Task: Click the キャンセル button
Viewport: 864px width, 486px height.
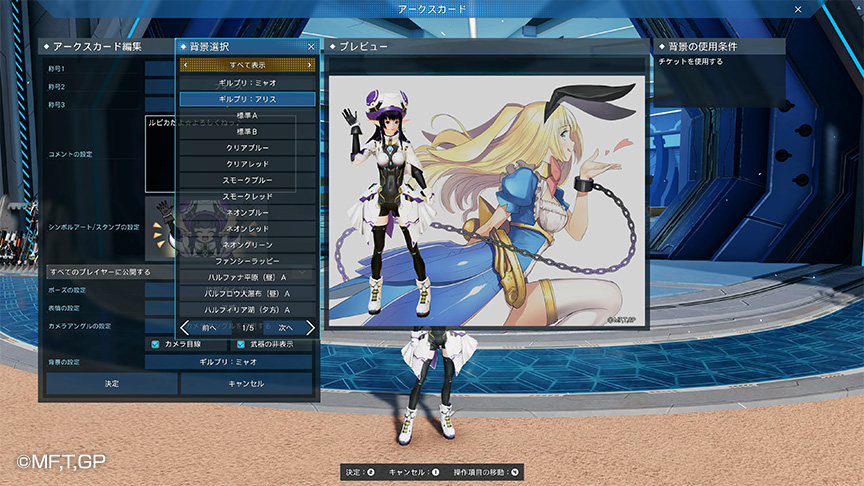Action: [246, 383]
